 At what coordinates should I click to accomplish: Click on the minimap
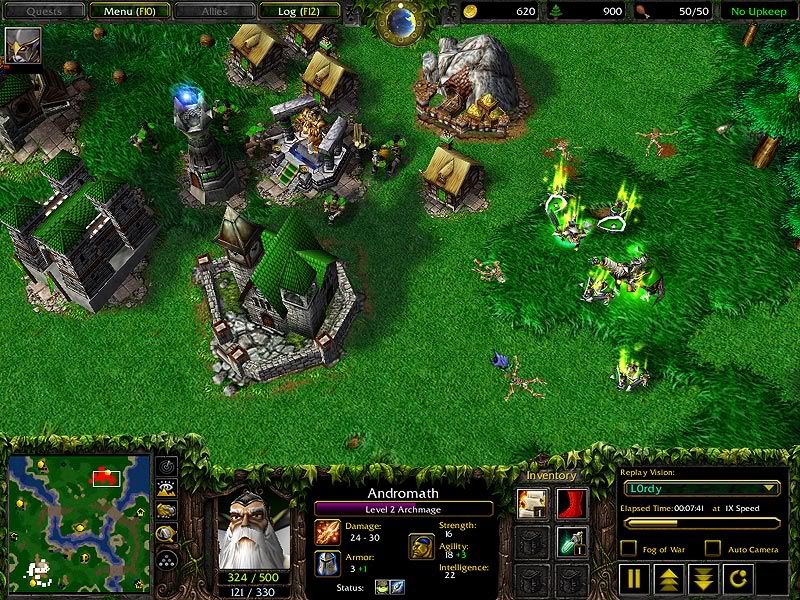[79, 521]
